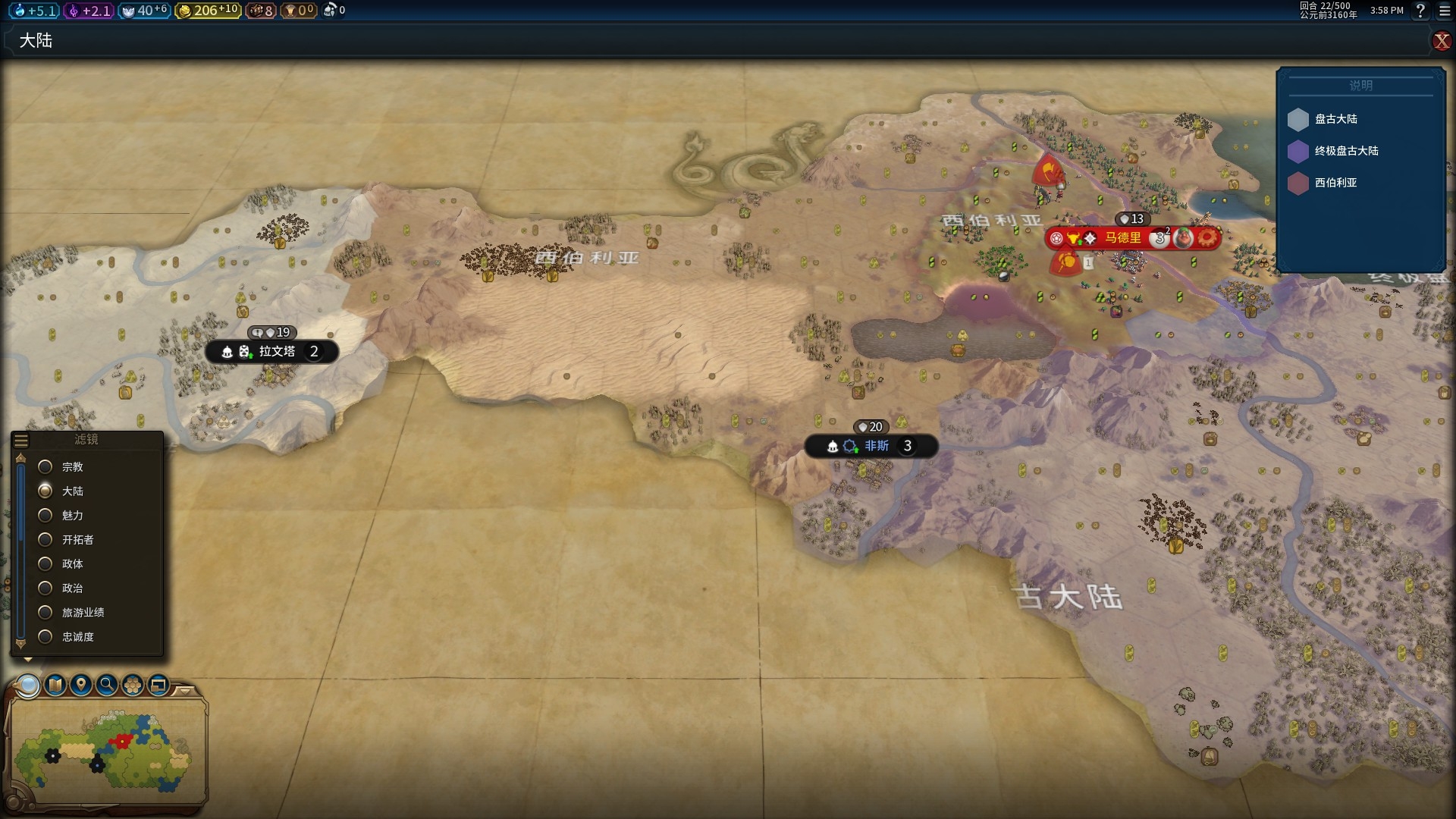Open the game menu hamburger icon
The height and width of the screenshot is (819, 1456).
coord(1445,11)
